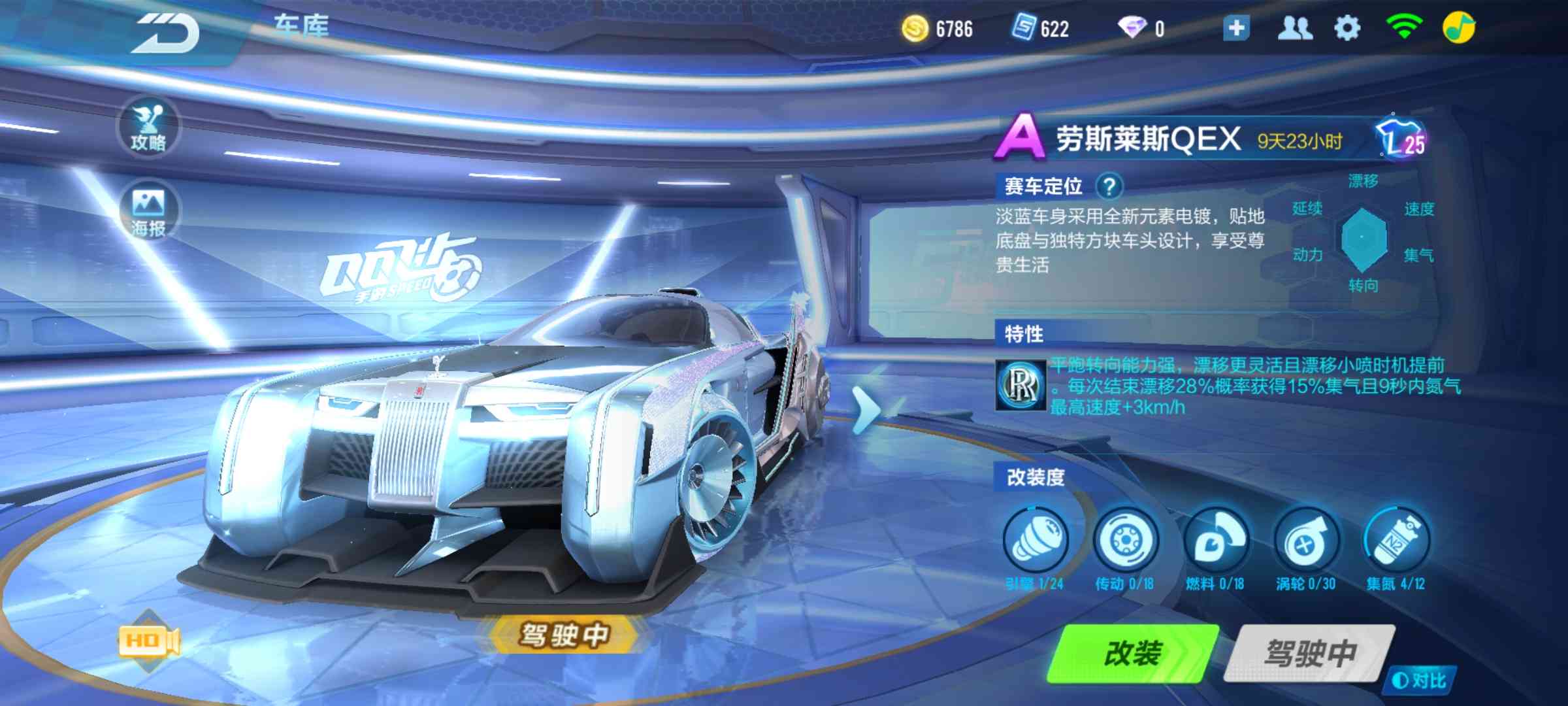
Task: View the car's trait emblem icon
Action: point(1020,386)
